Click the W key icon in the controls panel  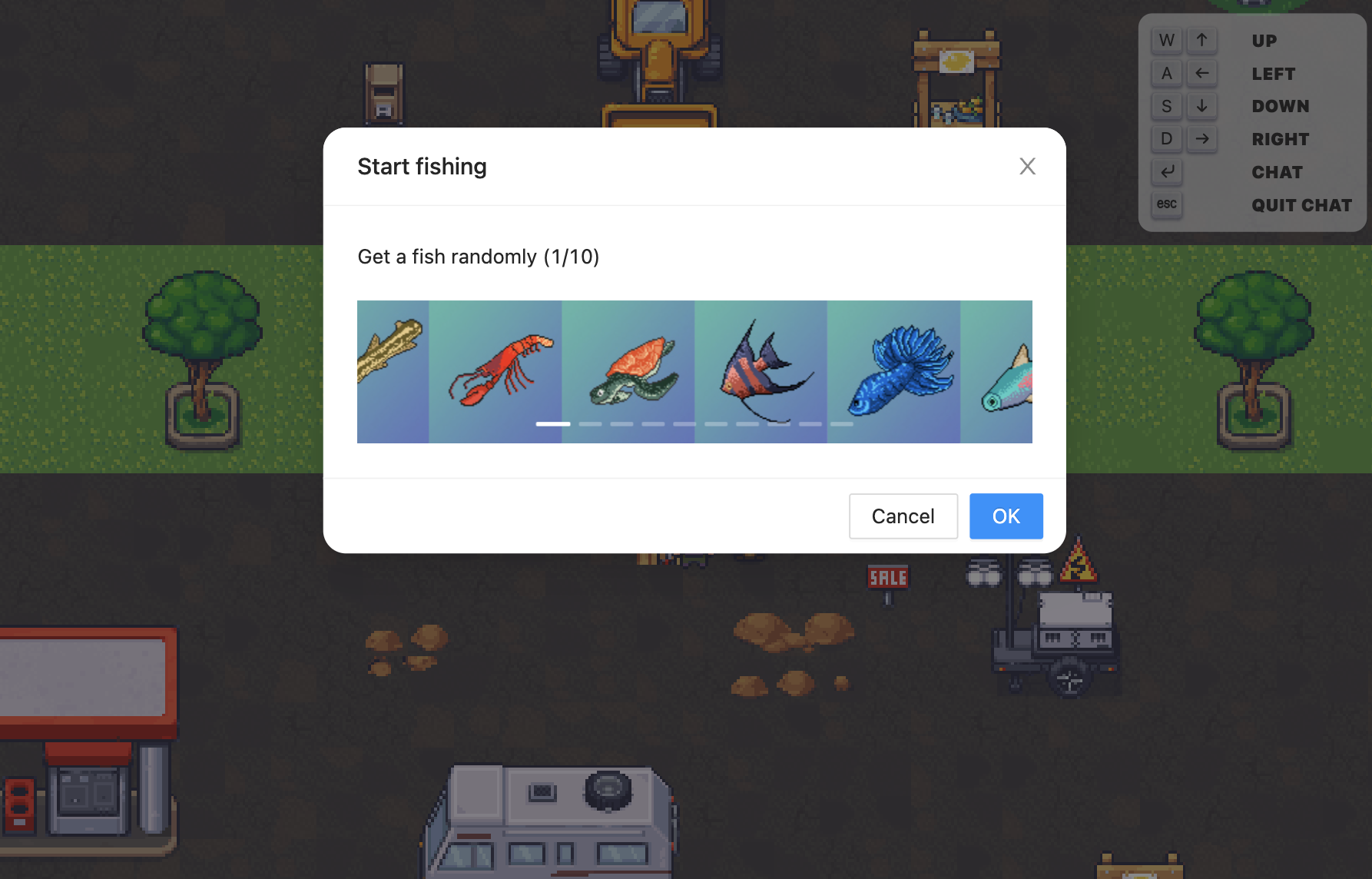pyautogui.click(x=1166, y=40)
